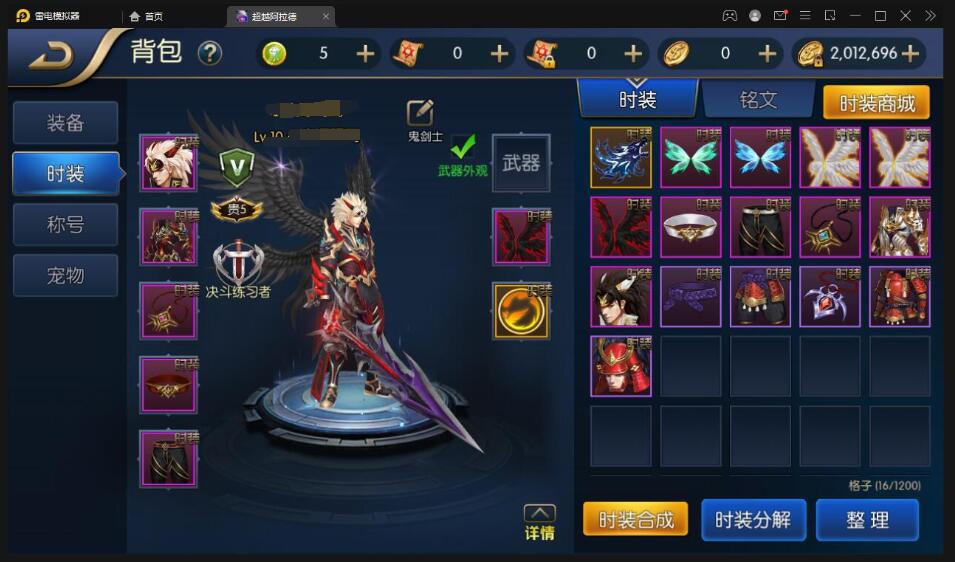Choose the 时装分解 fashion decompose button
The height and width of the screenshot is (562, 955).
point(753,520)
